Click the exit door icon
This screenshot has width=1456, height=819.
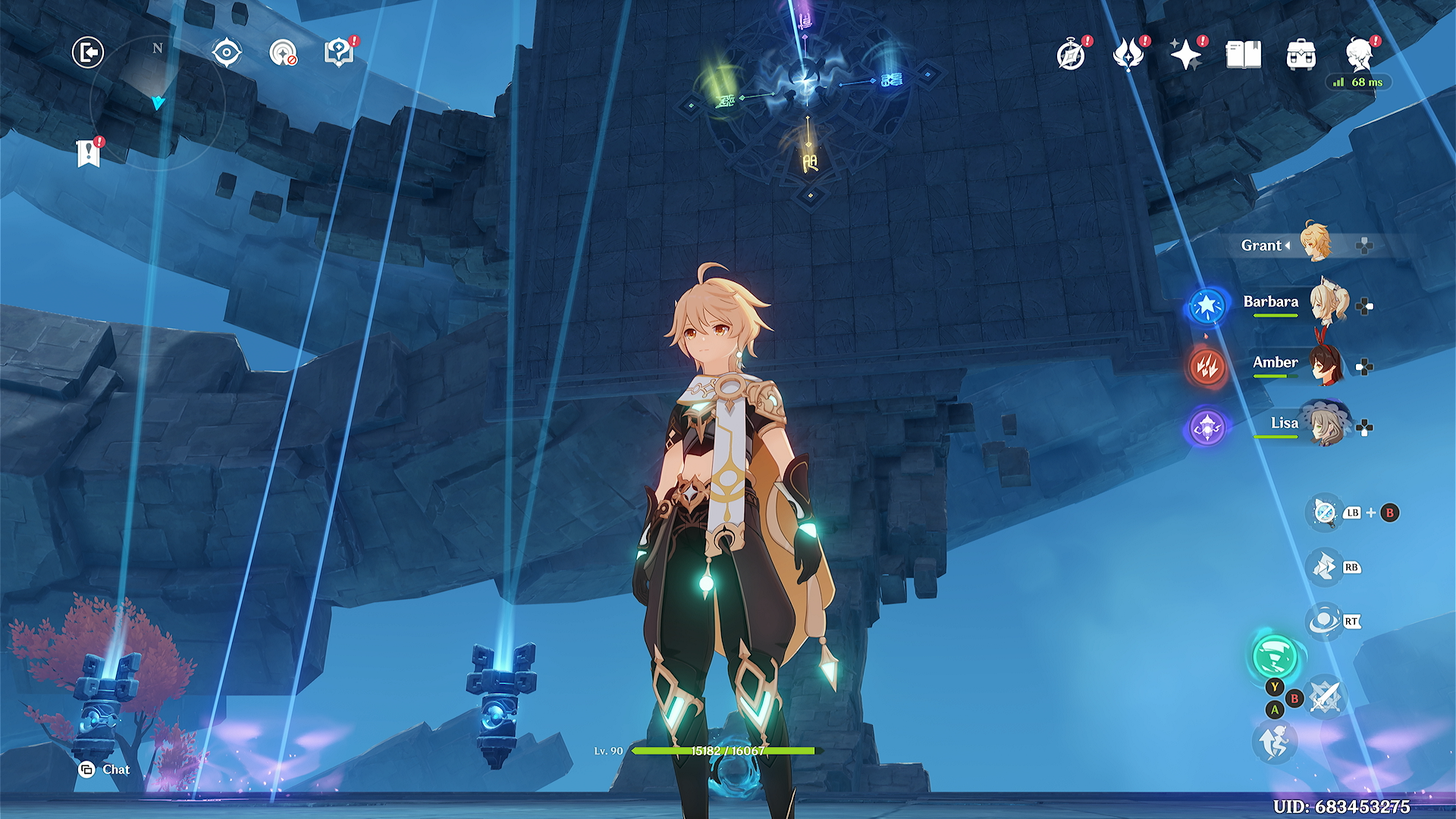point(88,53)
